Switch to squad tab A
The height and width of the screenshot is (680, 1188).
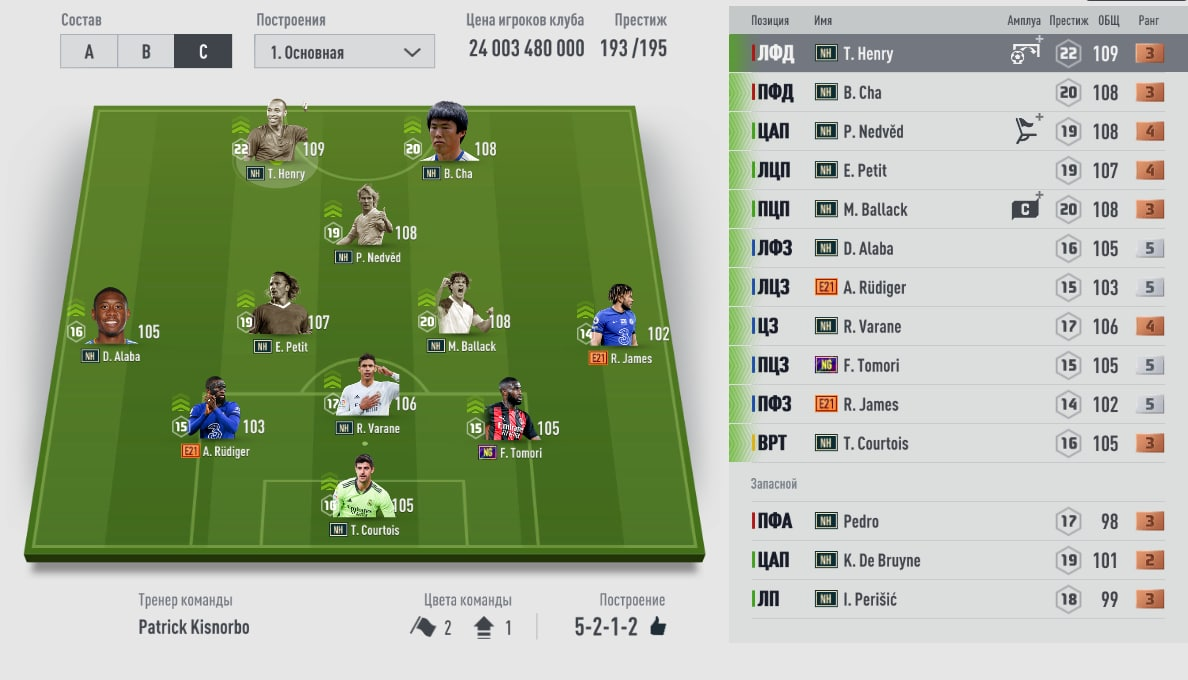click(x=89, y=52)
